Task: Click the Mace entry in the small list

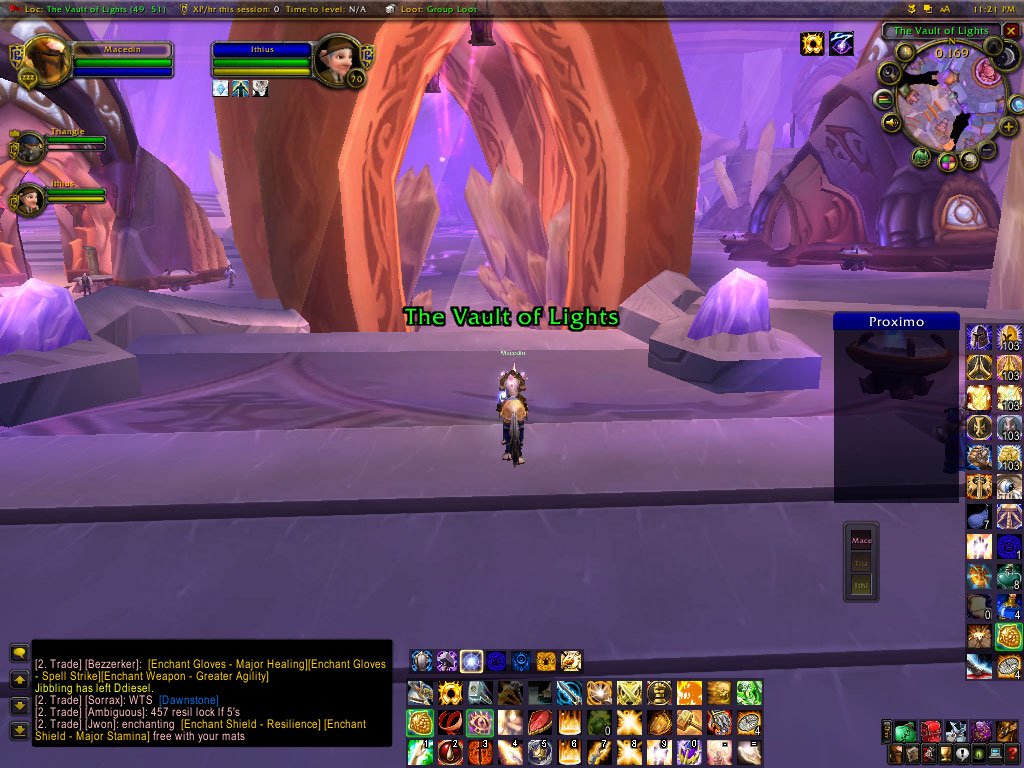Action: [x=861, y=541]
